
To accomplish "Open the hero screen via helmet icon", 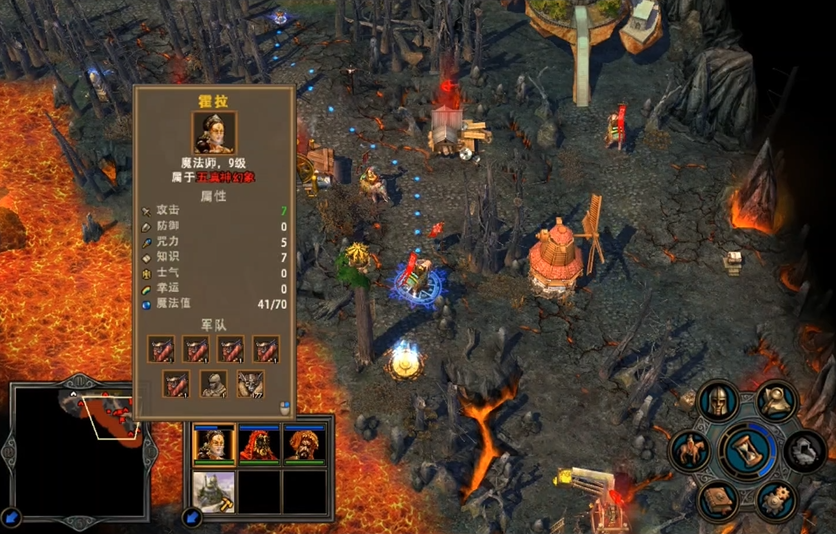I will click(x=717, y=401).
